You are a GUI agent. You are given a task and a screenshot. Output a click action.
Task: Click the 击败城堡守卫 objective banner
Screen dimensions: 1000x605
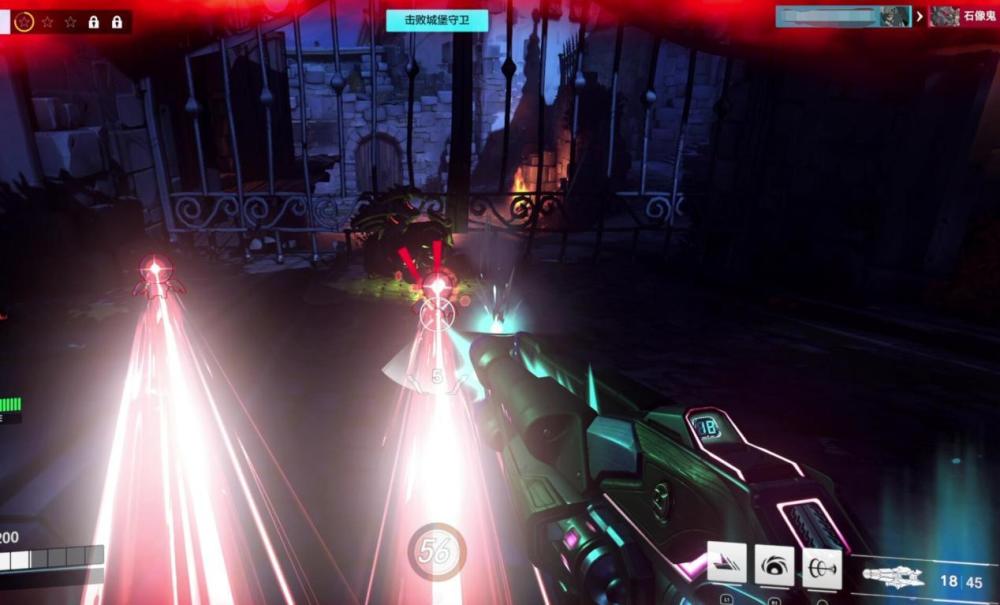(x=437, y=20)
